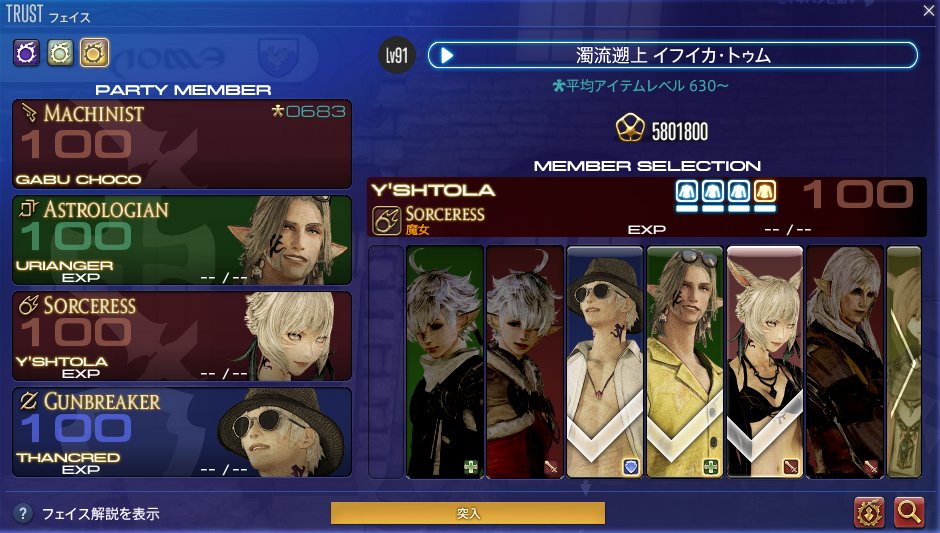Select the green expansion icon

[x=60, y=52]
